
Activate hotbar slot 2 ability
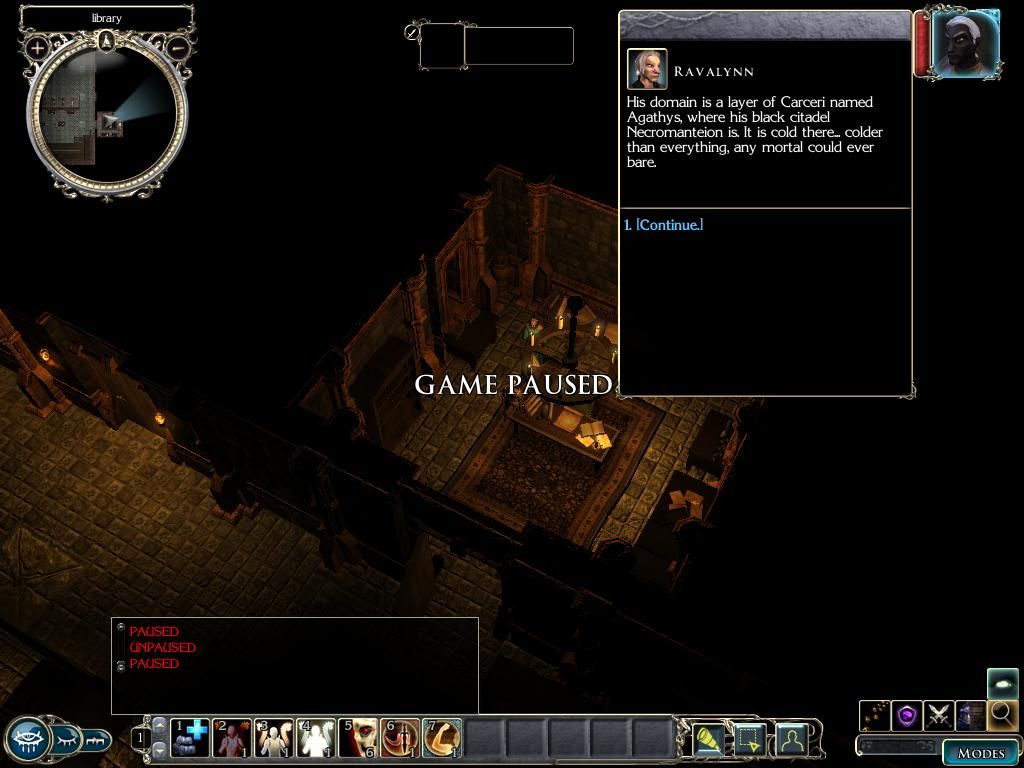231,738
